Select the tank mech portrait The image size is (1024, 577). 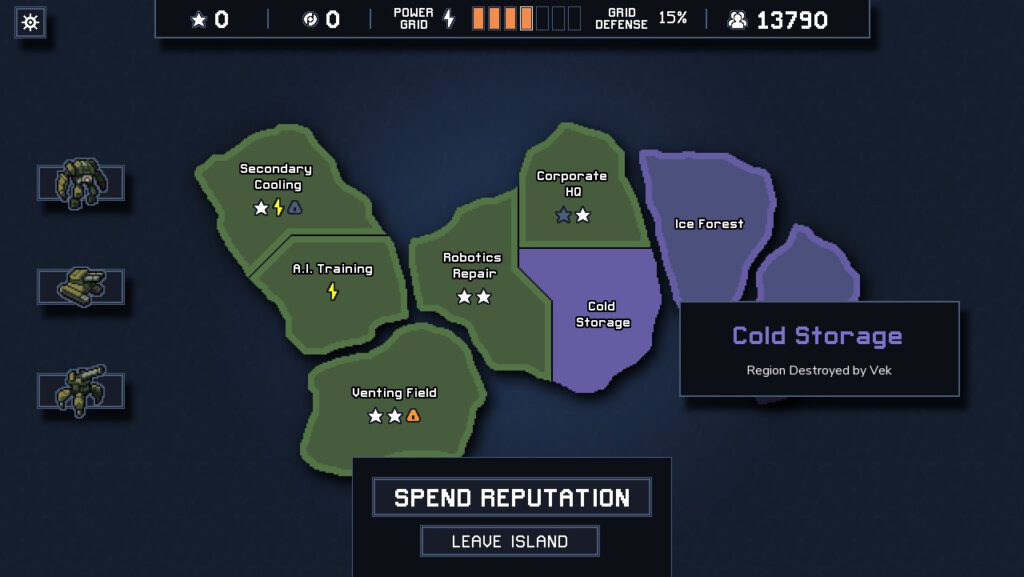tap(81, 287)
